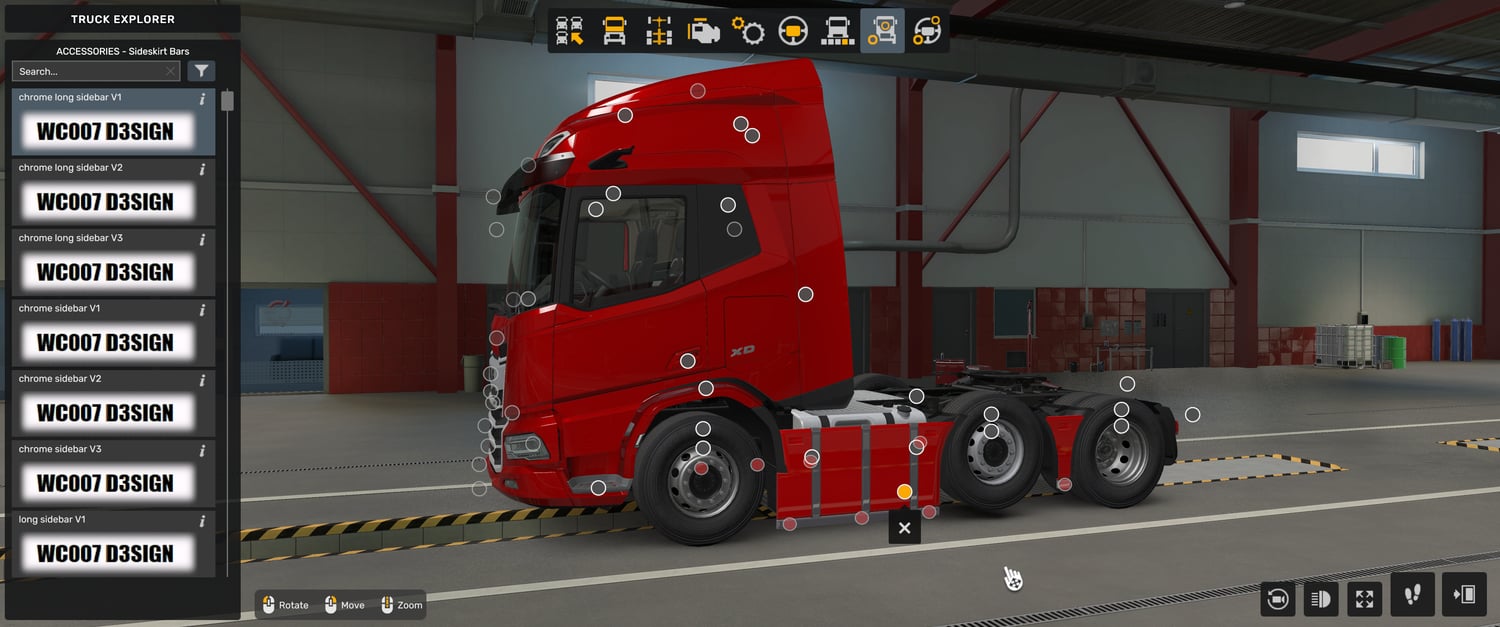Open the accessory filter funnel button
This screenshot has width=1500, height=627.
coord(202,71)
